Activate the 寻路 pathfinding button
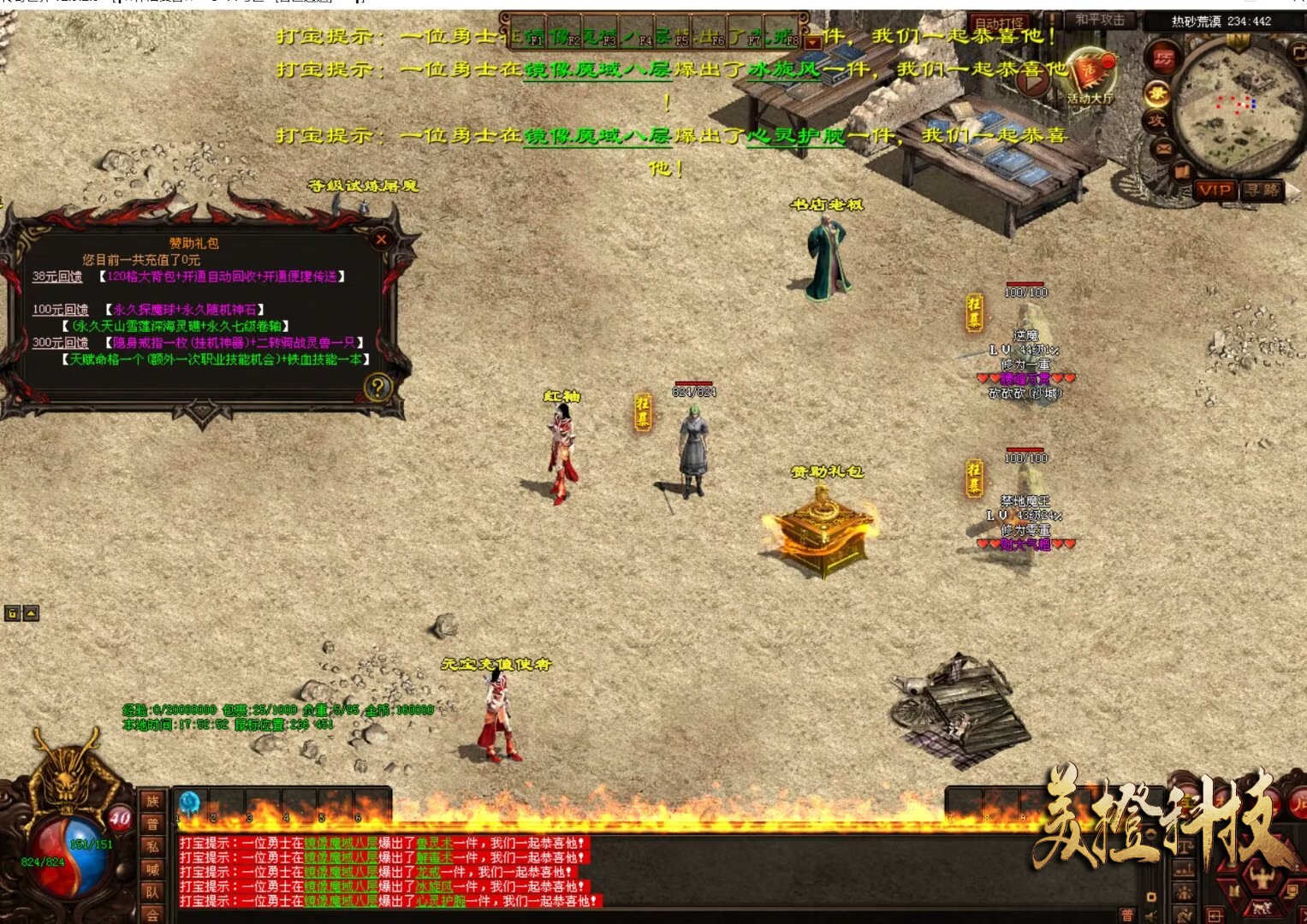This screenshot has width=1307, height=924. point(1262,190)
